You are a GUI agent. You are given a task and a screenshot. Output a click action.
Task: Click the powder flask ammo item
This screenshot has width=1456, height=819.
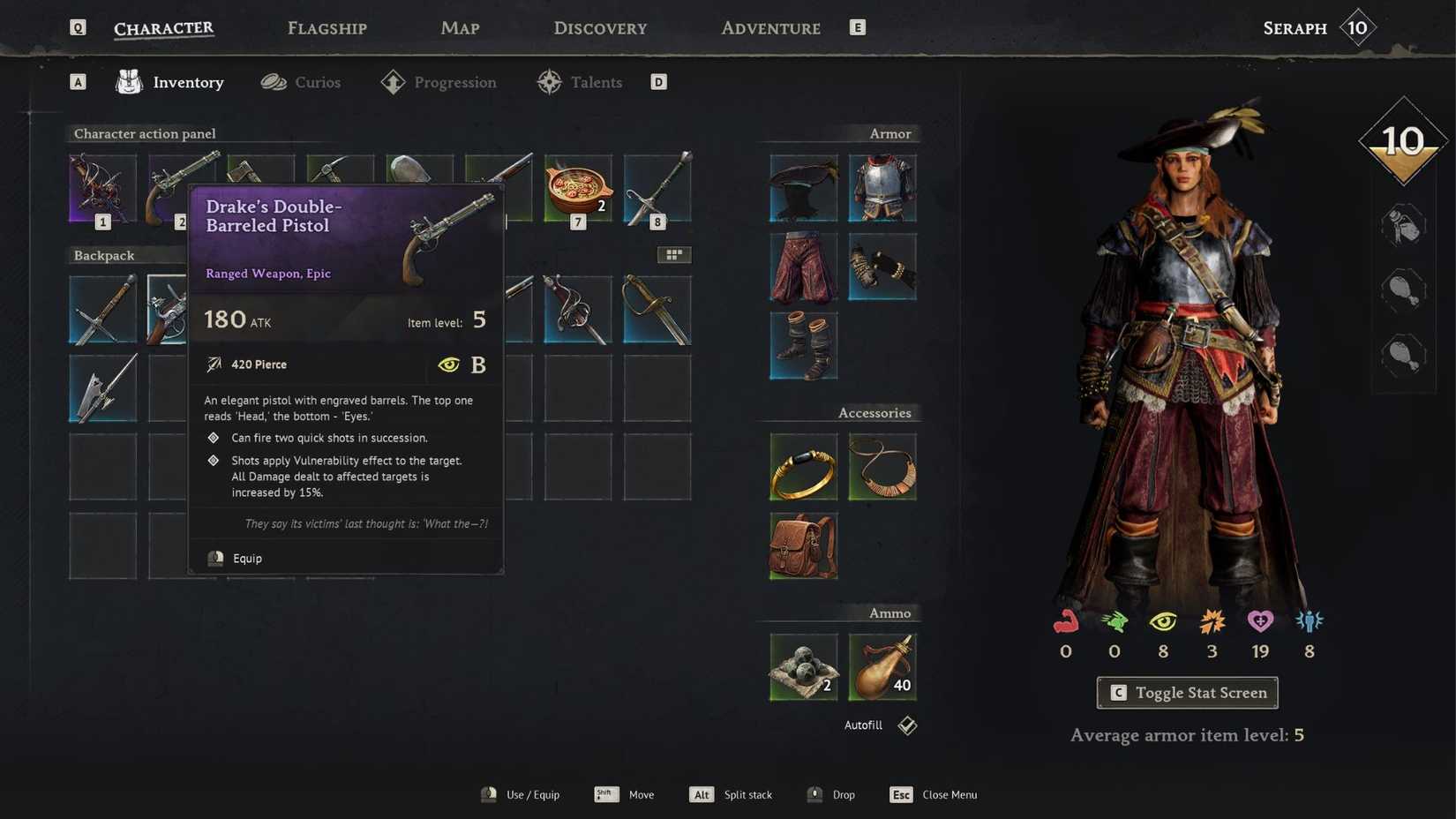click(882, 666)
